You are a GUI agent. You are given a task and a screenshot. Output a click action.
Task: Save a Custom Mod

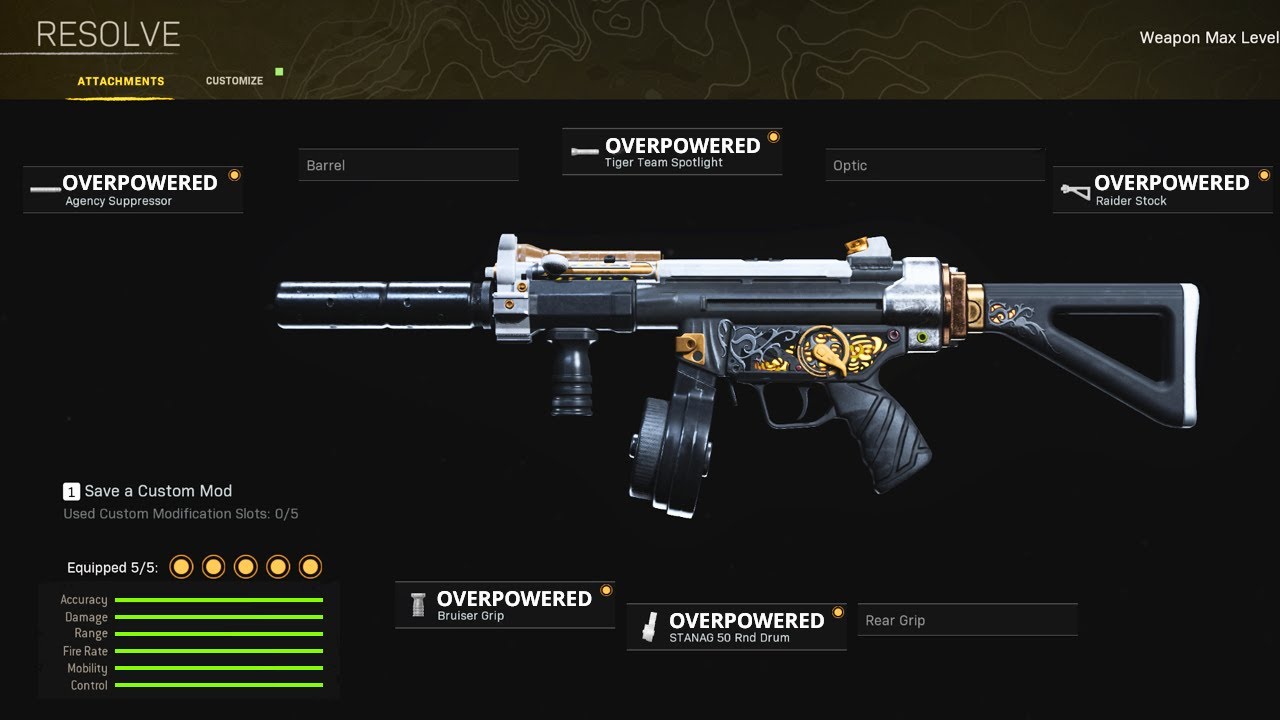coord(148,491)
